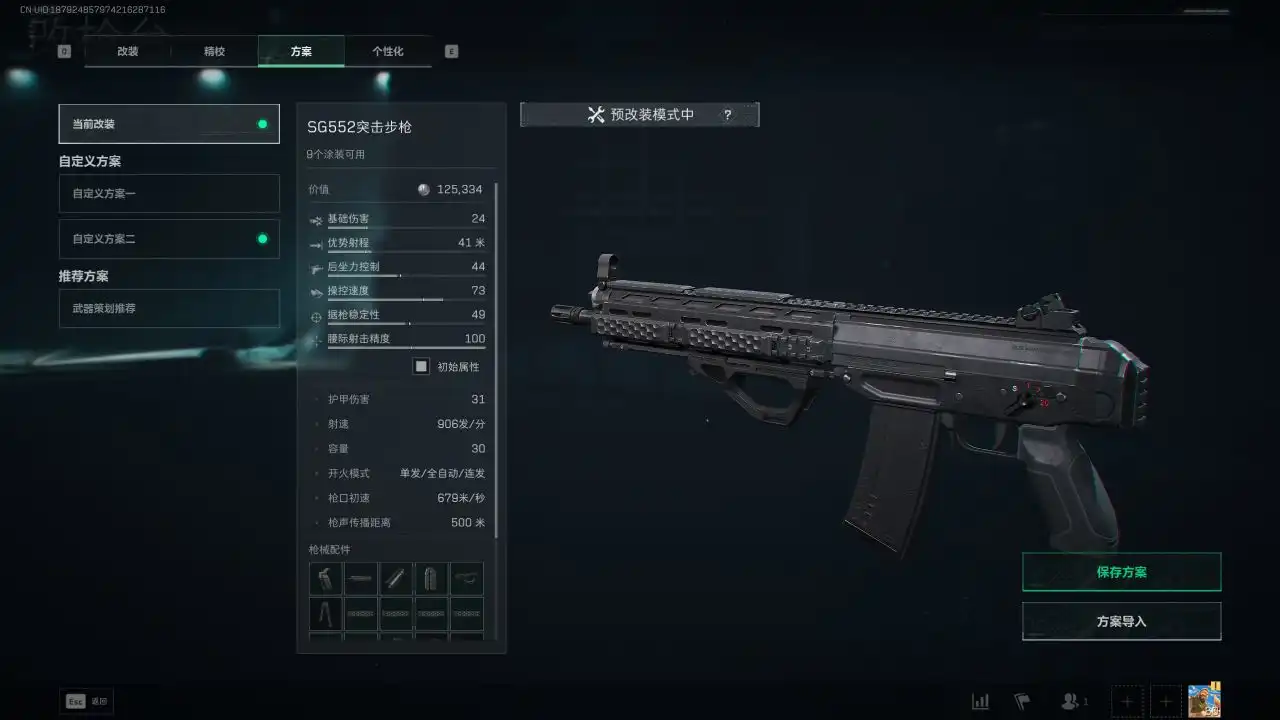Open the 自定义方案一 custom loadout slot
The image size is (1280, 720).
pos(168,193)
